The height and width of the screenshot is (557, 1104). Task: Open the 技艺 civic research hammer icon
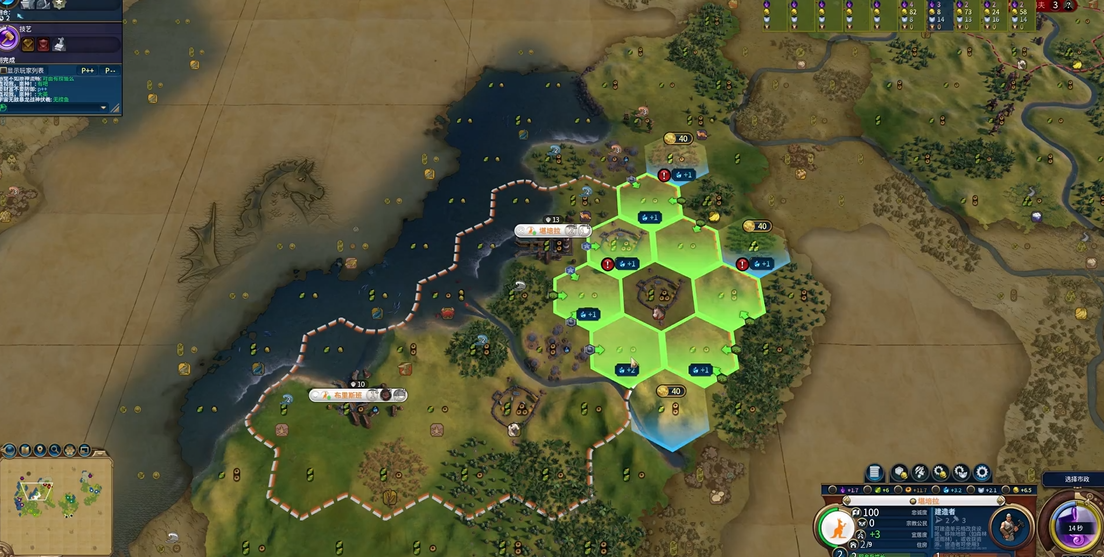coord(9,40)
